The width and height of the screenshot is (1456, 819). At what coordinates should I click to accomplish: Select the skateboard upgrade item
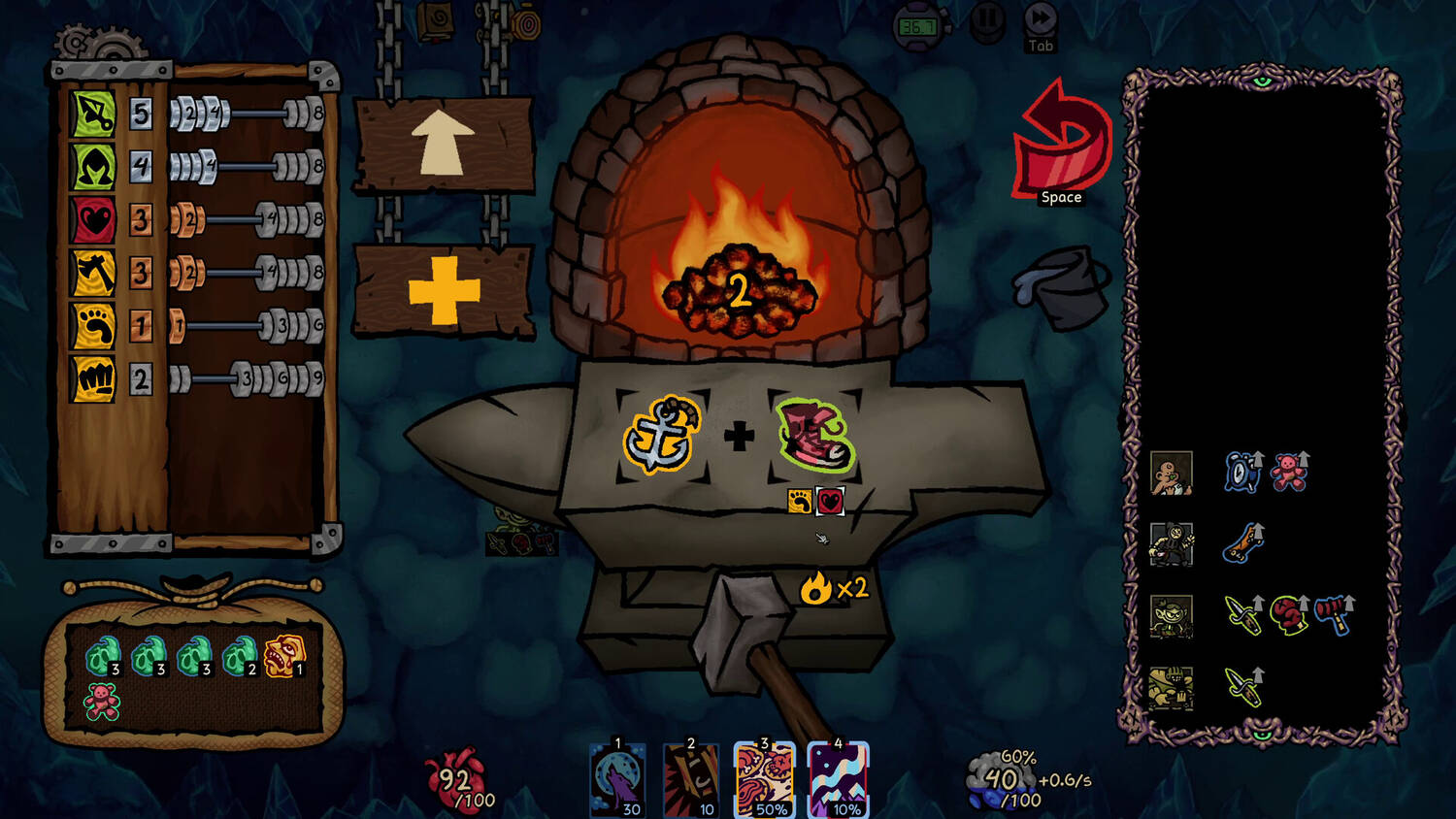tap(1242, 543)
